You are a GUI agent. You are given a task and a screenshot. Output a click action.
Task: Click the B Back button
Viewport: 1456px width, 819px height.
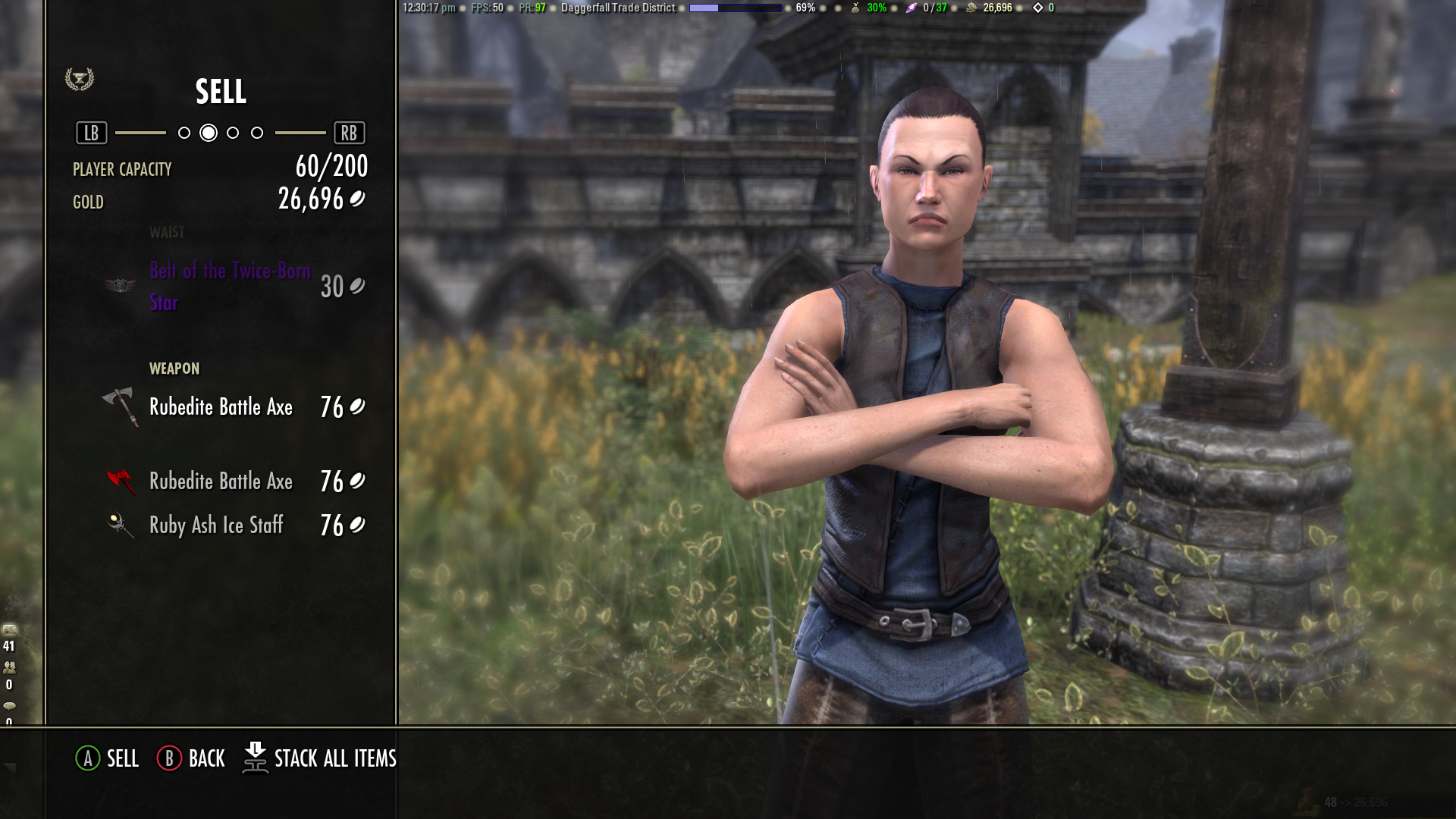pos(190,758)
